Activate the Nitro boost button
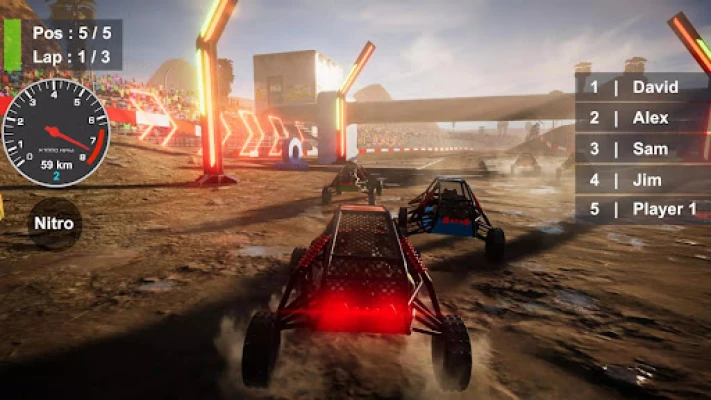The image size is (711, 400). coord(54,223)
